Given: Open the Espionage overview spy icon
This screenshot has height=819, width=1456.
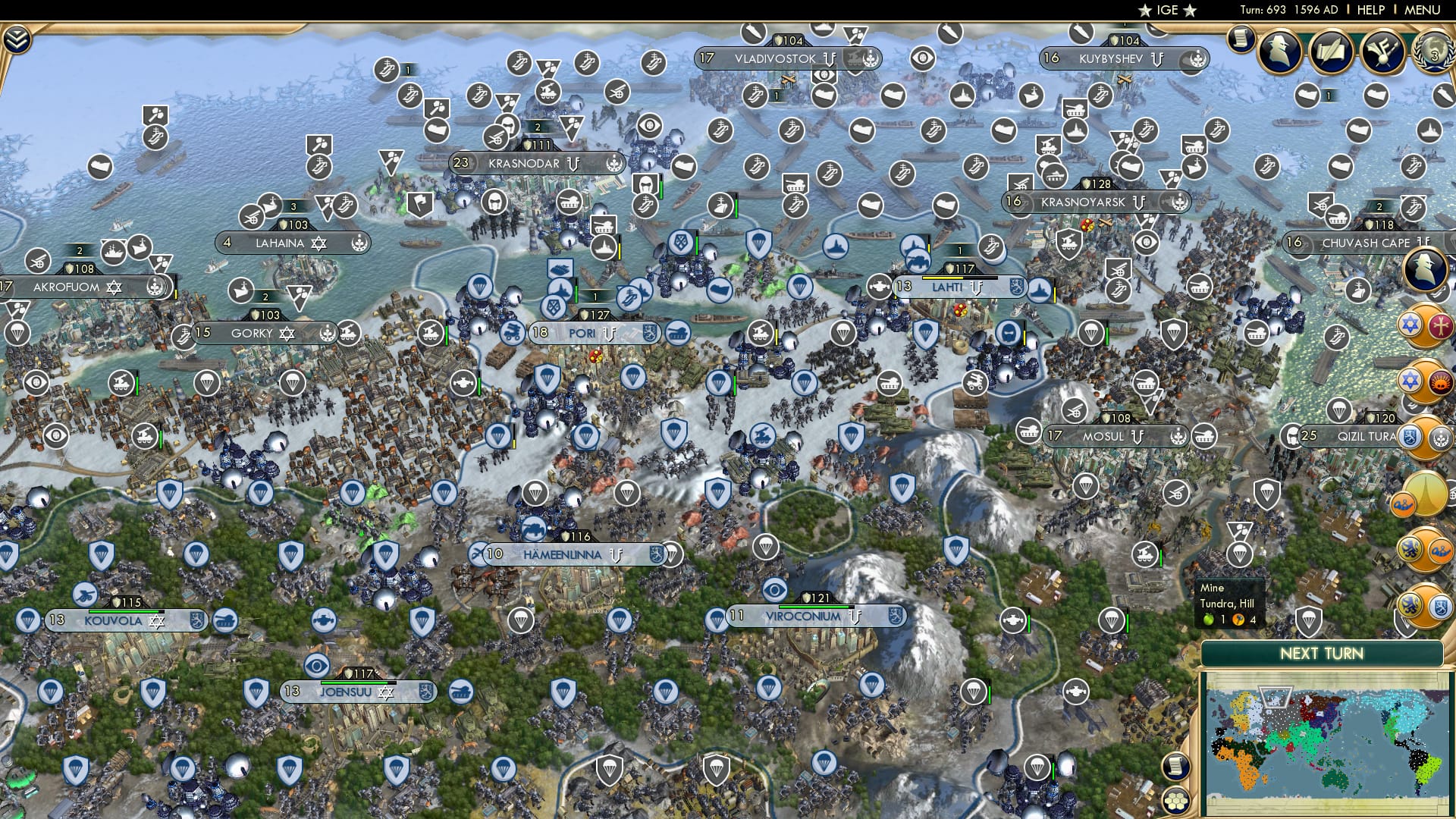Looking at the screenshot, I should tap(1279, 52).
